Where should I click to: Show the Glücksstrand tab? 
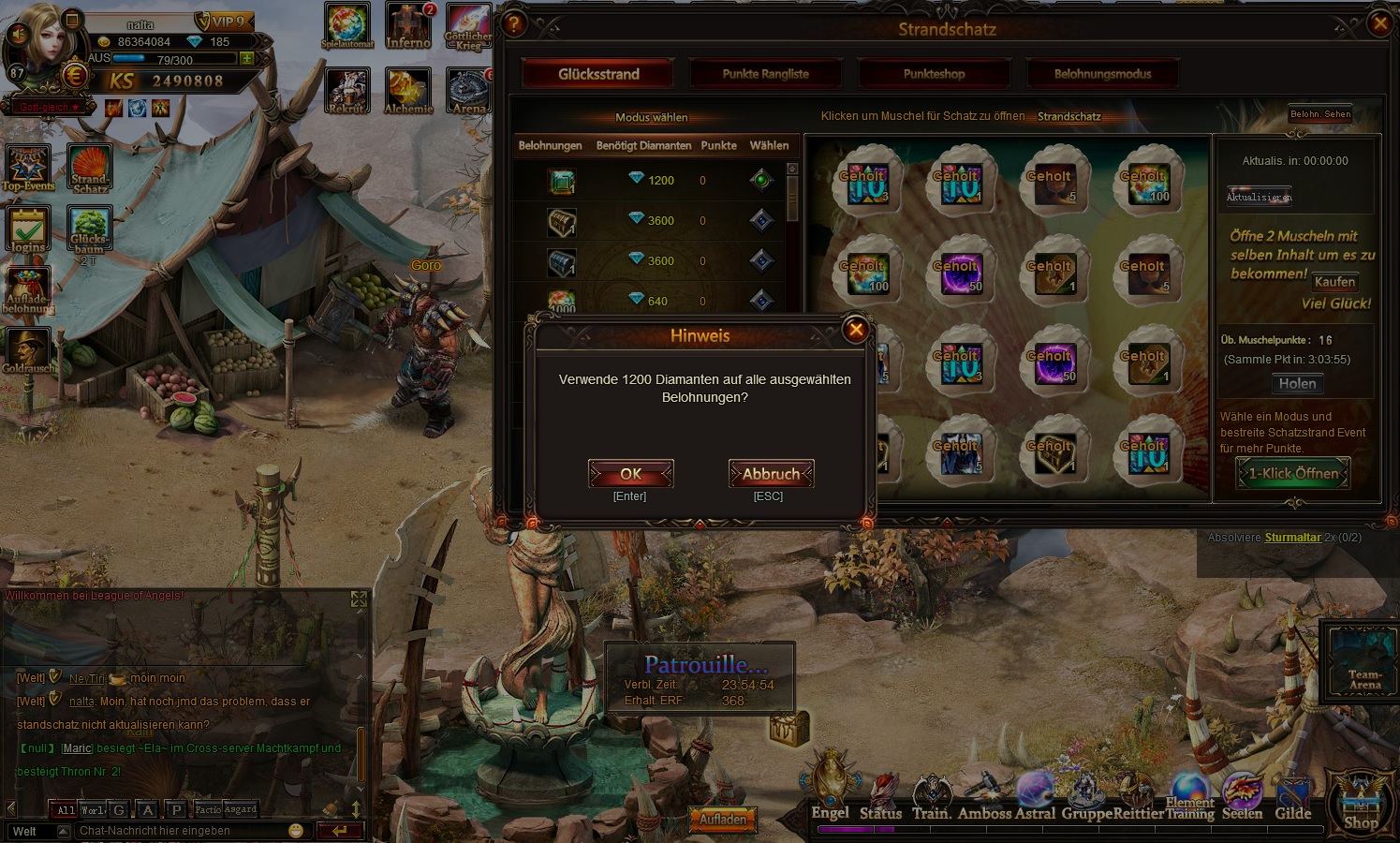pos(598,74)
